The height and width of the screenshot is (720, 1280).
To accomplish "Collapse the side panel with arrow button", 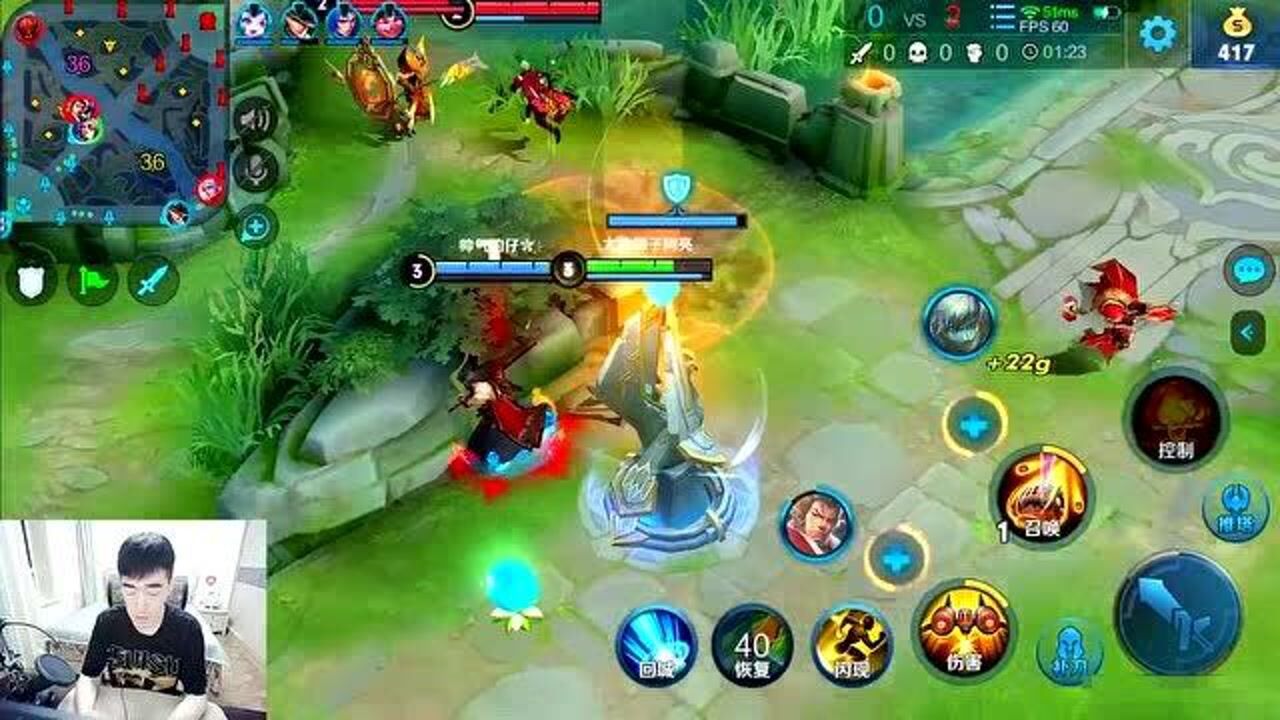I will pos(1248,332).
